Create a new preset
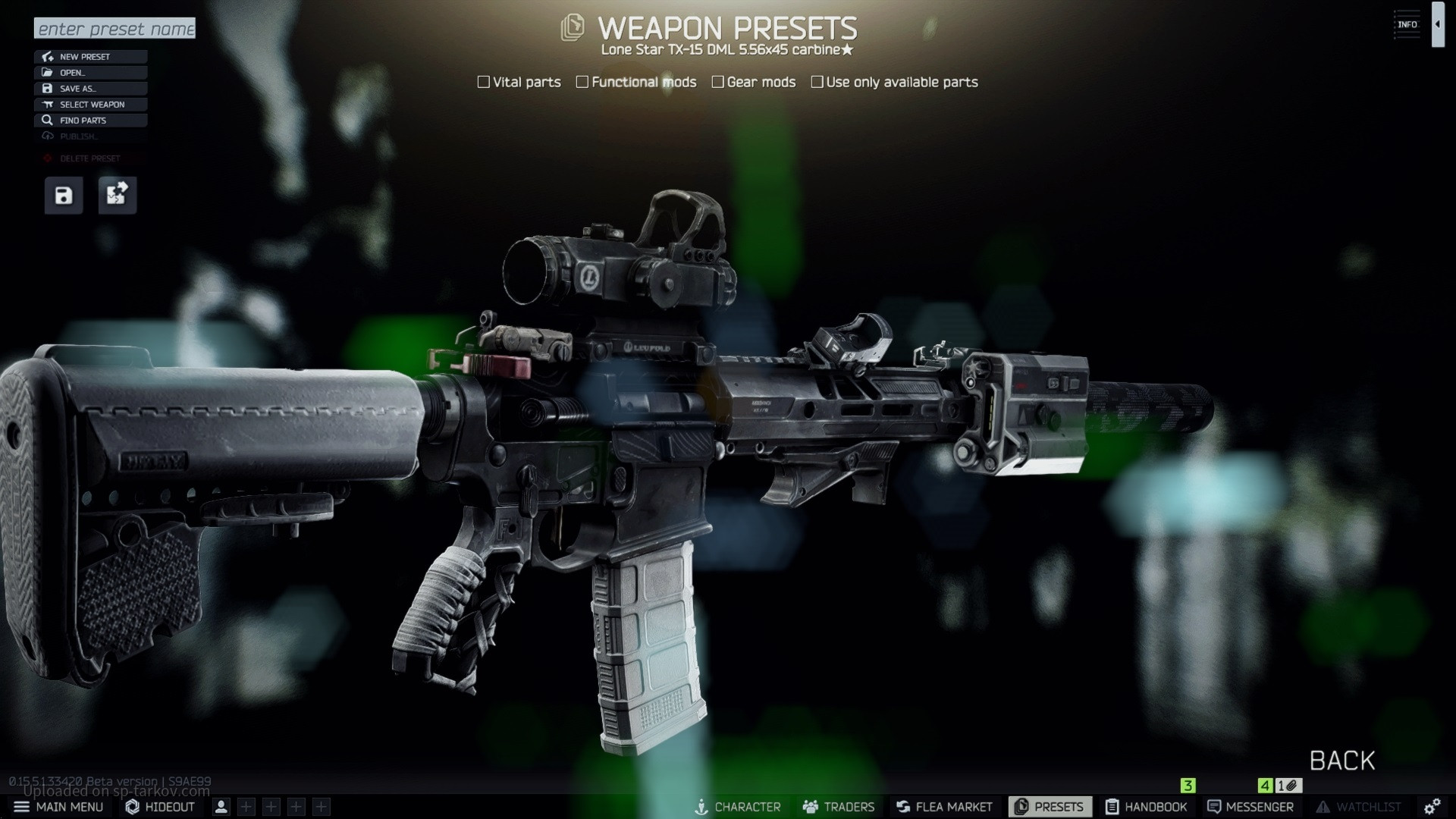1456x819 pixels. click(90, 57)
